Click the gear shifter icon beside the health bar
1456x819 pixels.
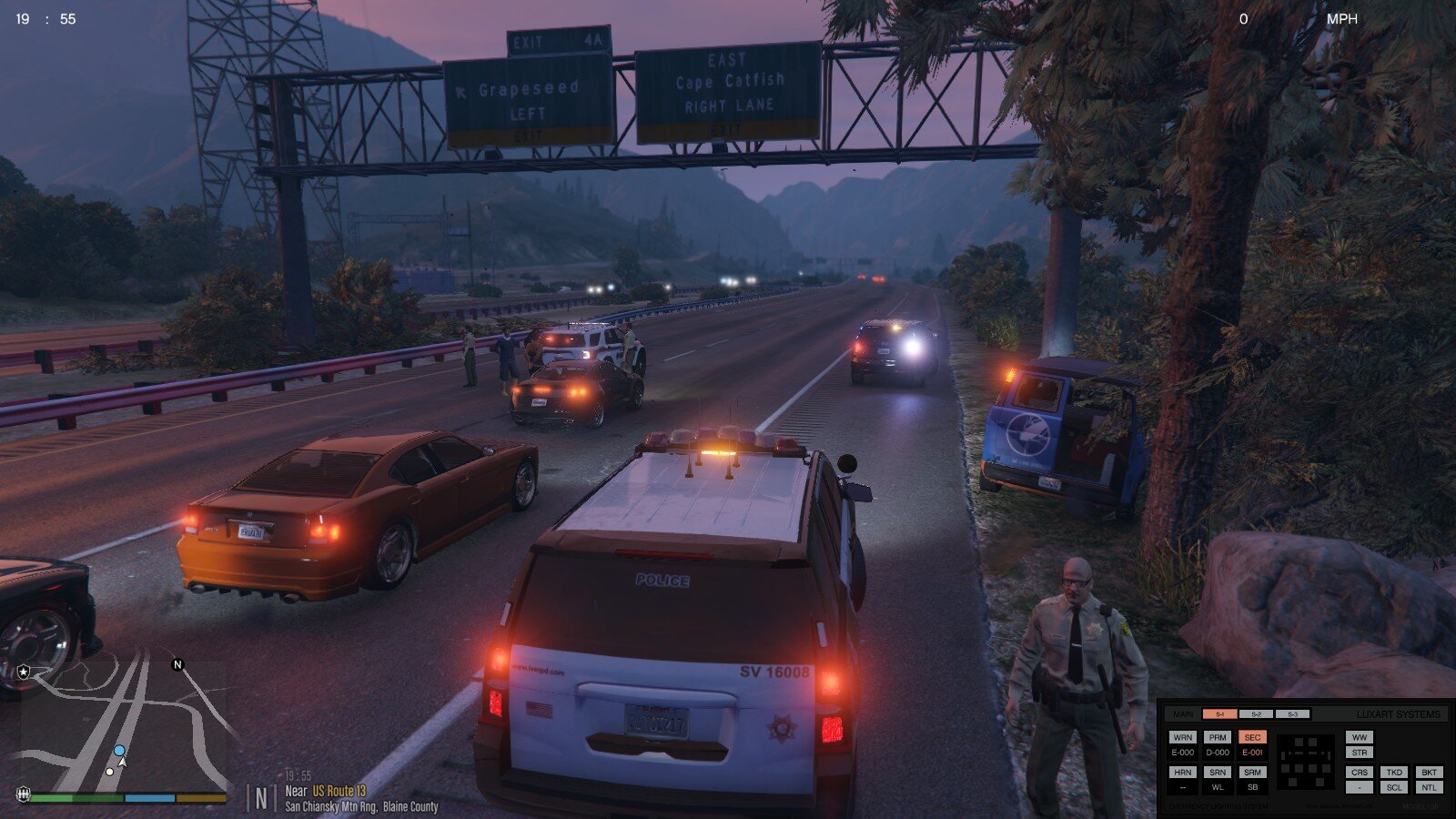point(24,794)
